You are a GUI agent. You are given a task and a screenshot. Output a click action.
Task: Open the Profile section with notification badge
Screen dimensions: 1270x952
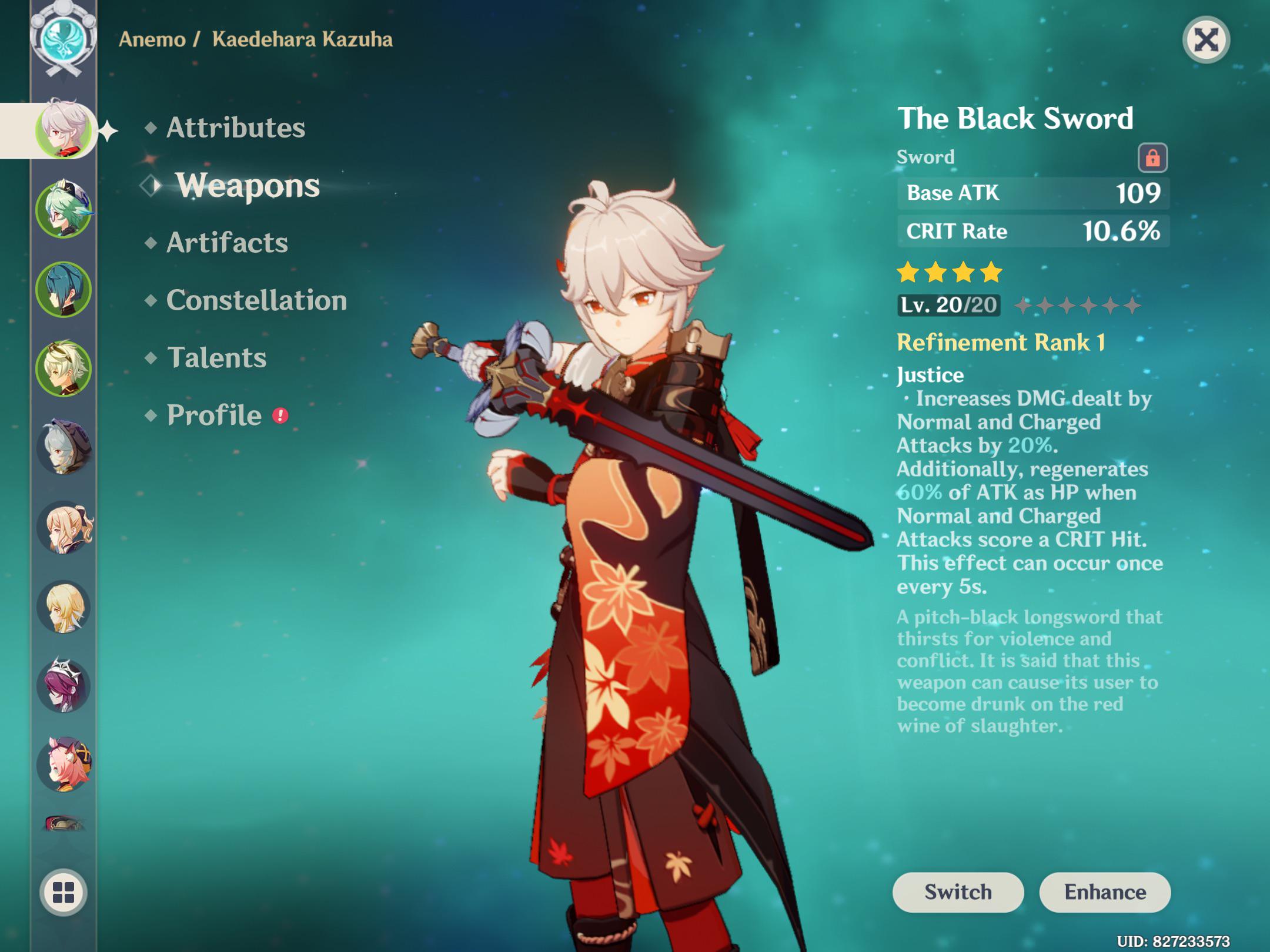coord(212,415)
